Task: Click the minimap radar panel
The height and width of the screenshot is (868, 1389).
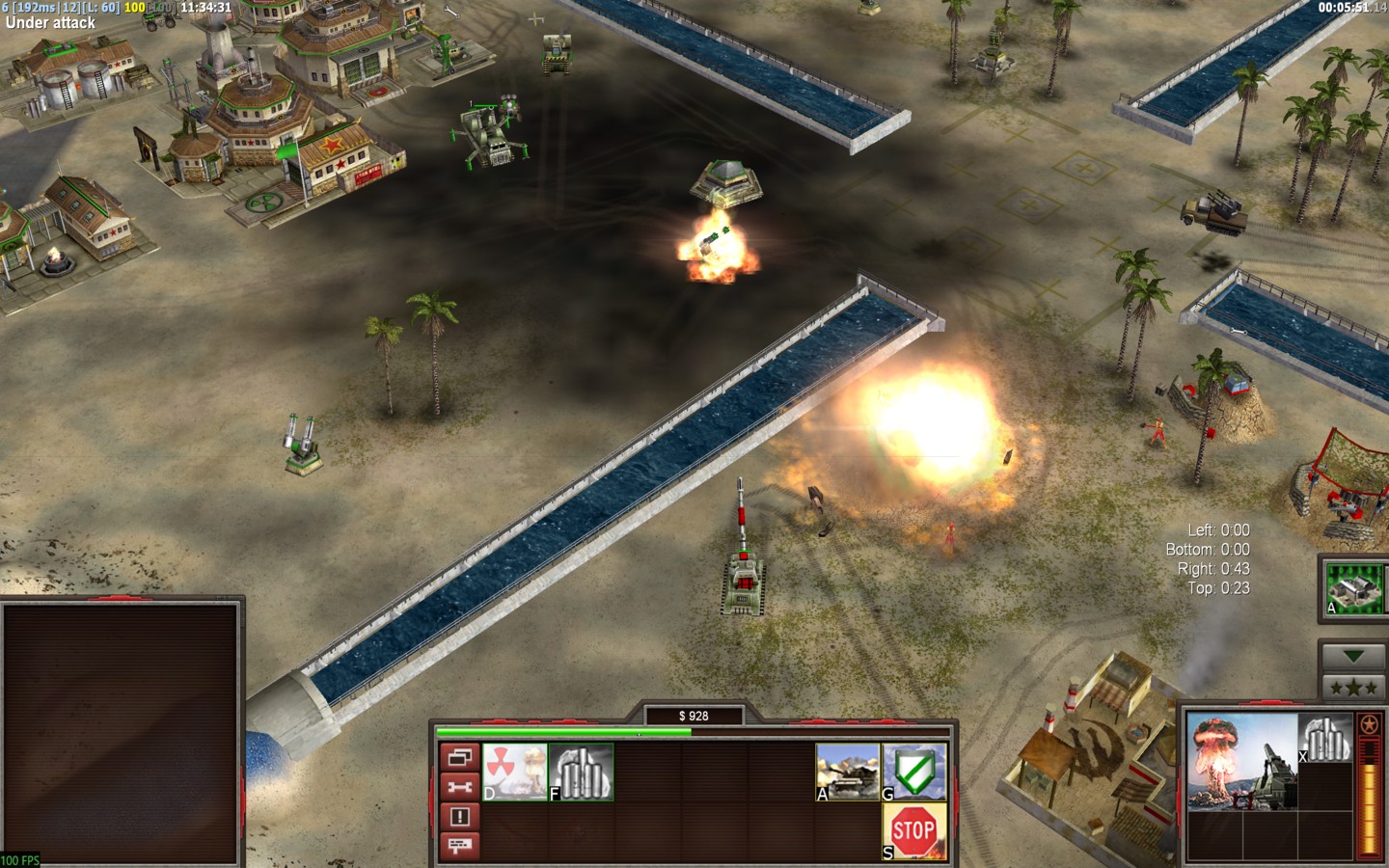Action: click(x=122, y=734)
